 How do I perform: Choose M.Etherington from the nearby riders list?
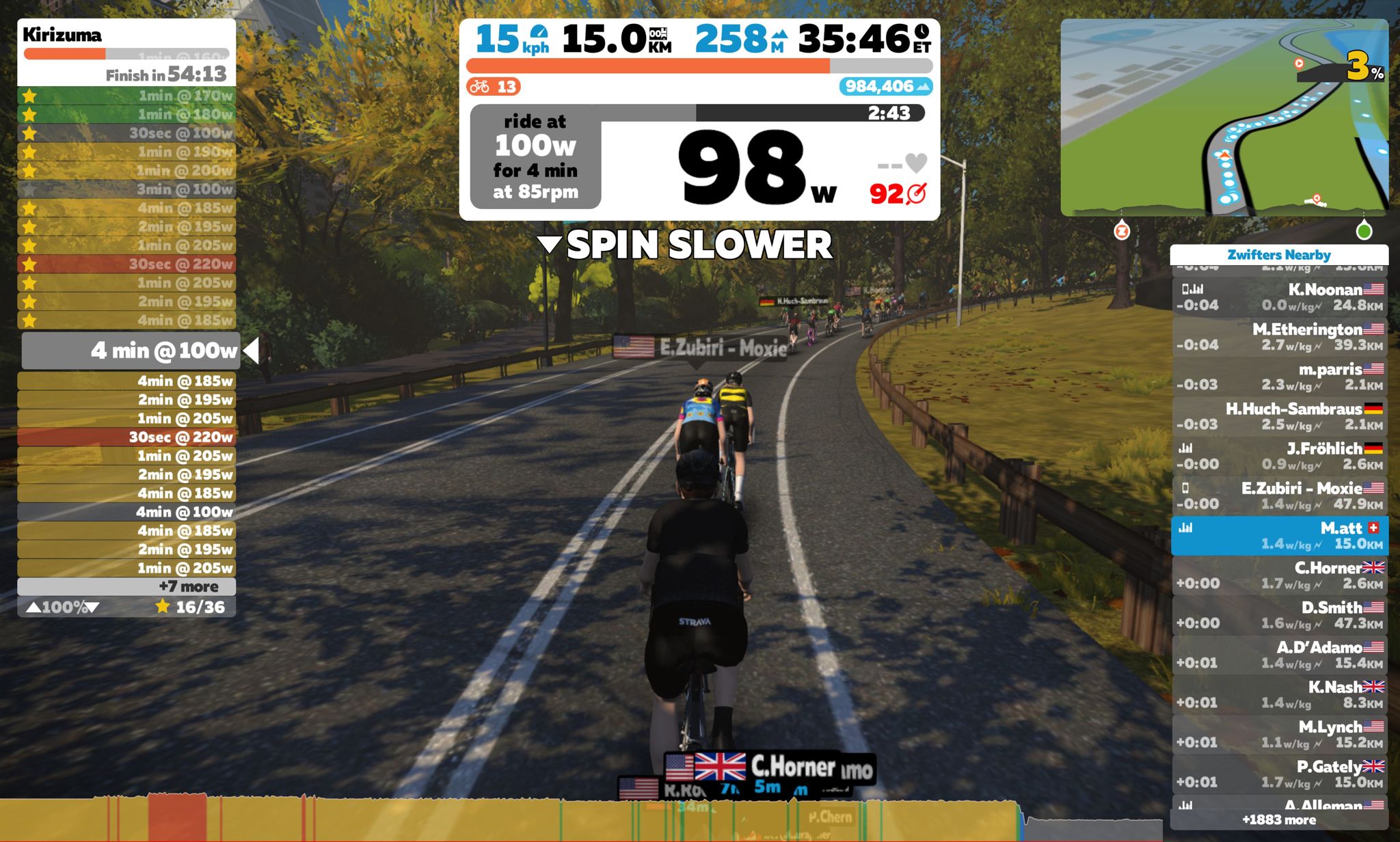[x=1278, y=337]
